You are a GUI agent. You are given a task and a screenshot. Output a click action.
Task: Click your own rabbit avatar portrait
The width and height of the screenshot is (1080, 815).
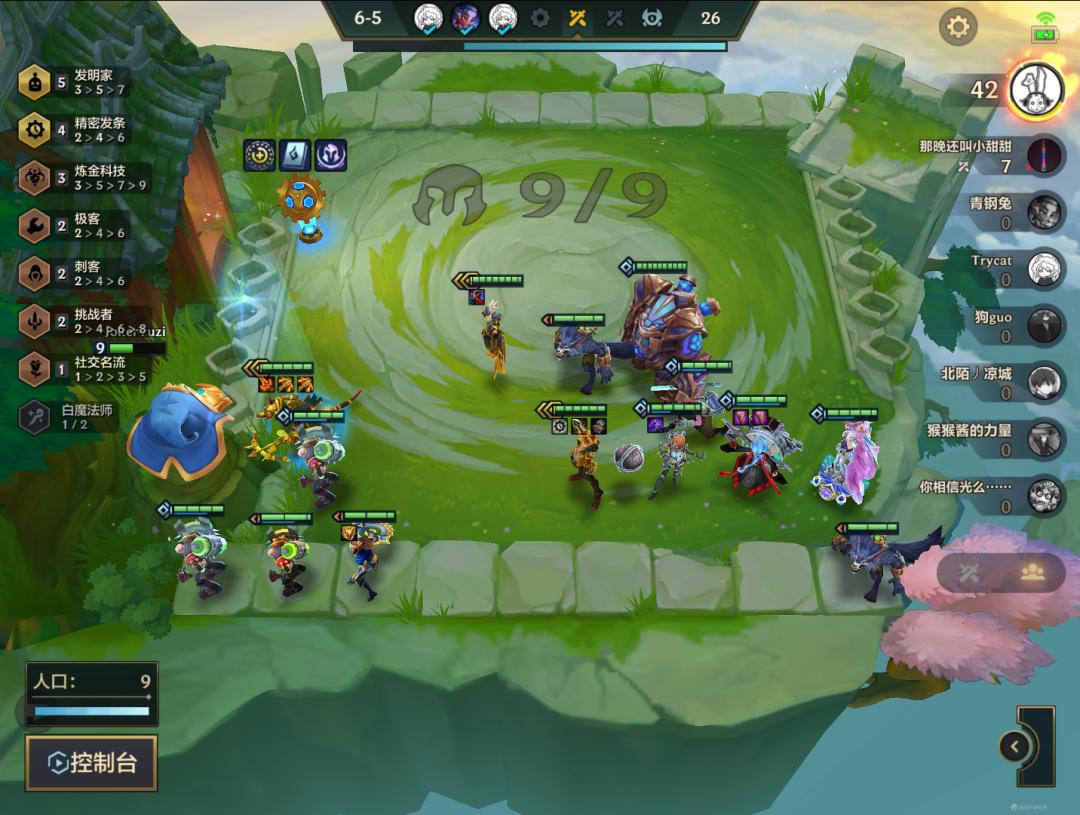pyautogui.click(x=1035, y=90)
